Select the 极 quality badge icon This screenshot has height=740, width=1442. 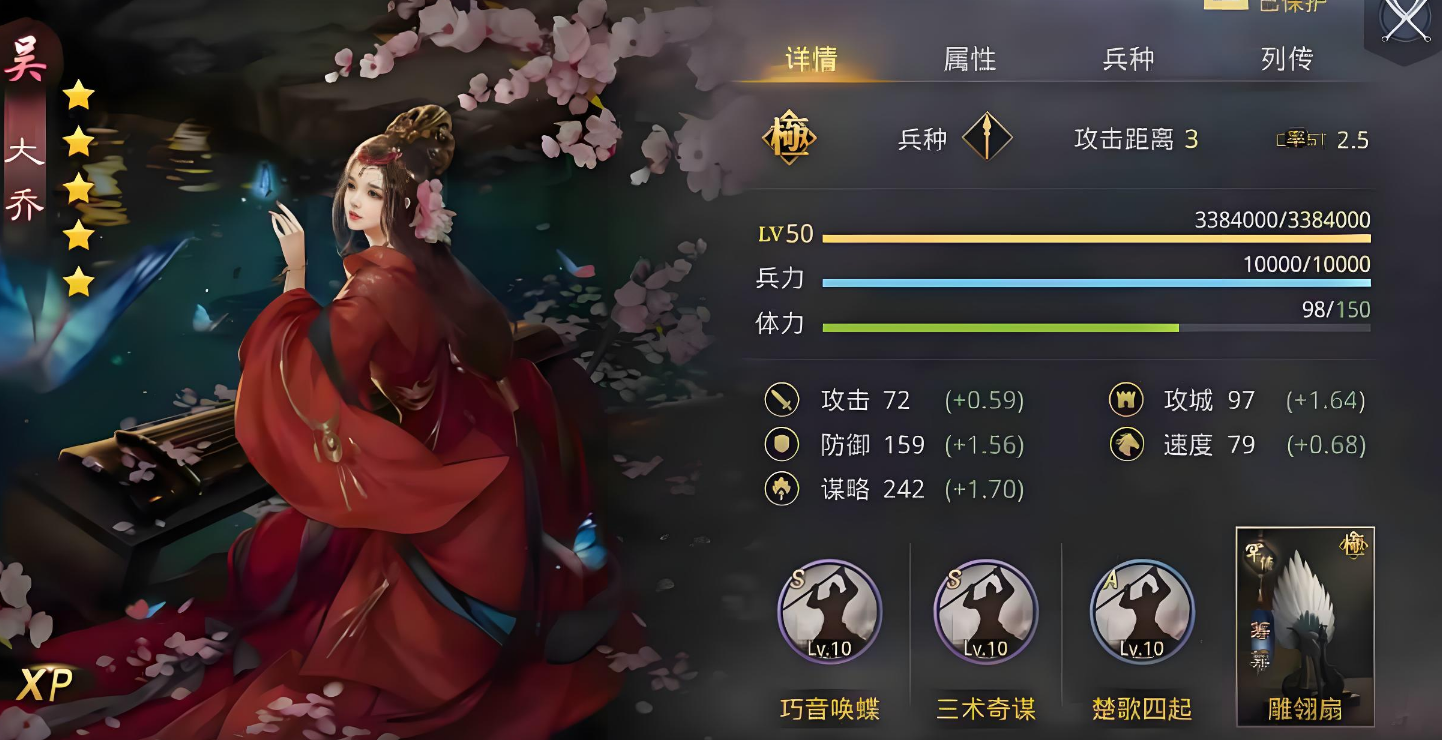pos(788,138)
